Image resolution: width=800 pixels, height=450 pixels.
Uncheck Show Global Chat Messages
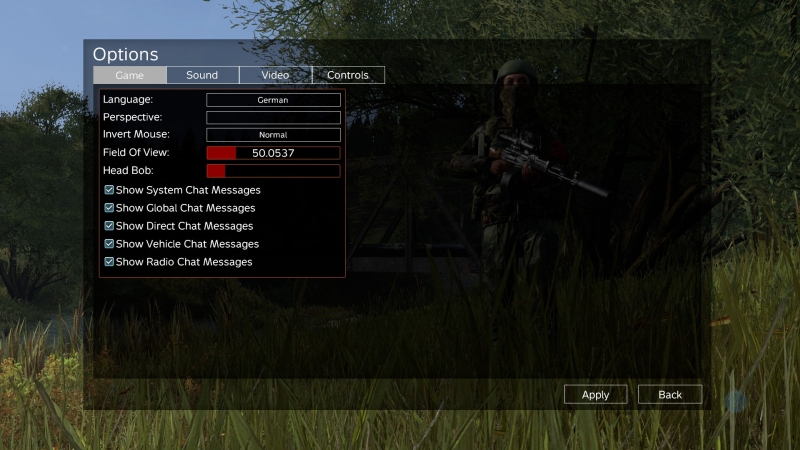click(110, 208)
